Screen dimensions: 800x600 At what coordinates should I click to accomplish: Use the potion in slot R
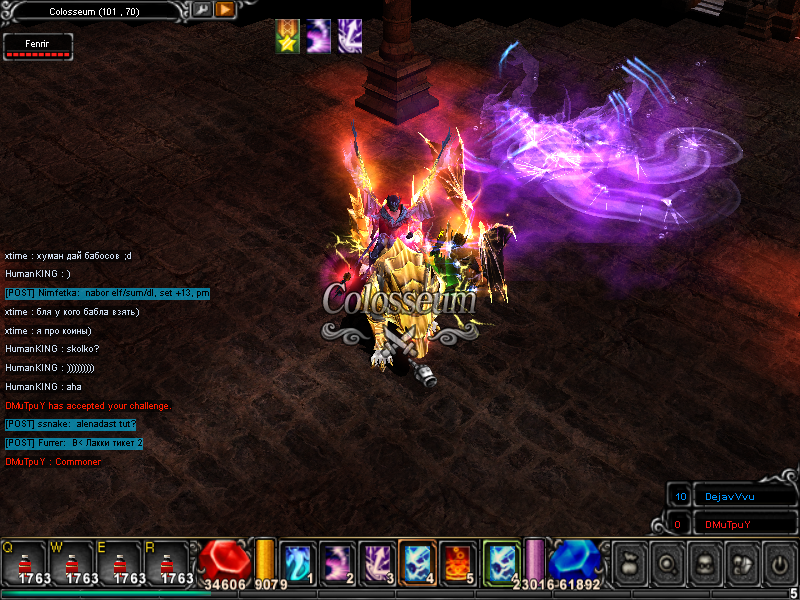168,563
